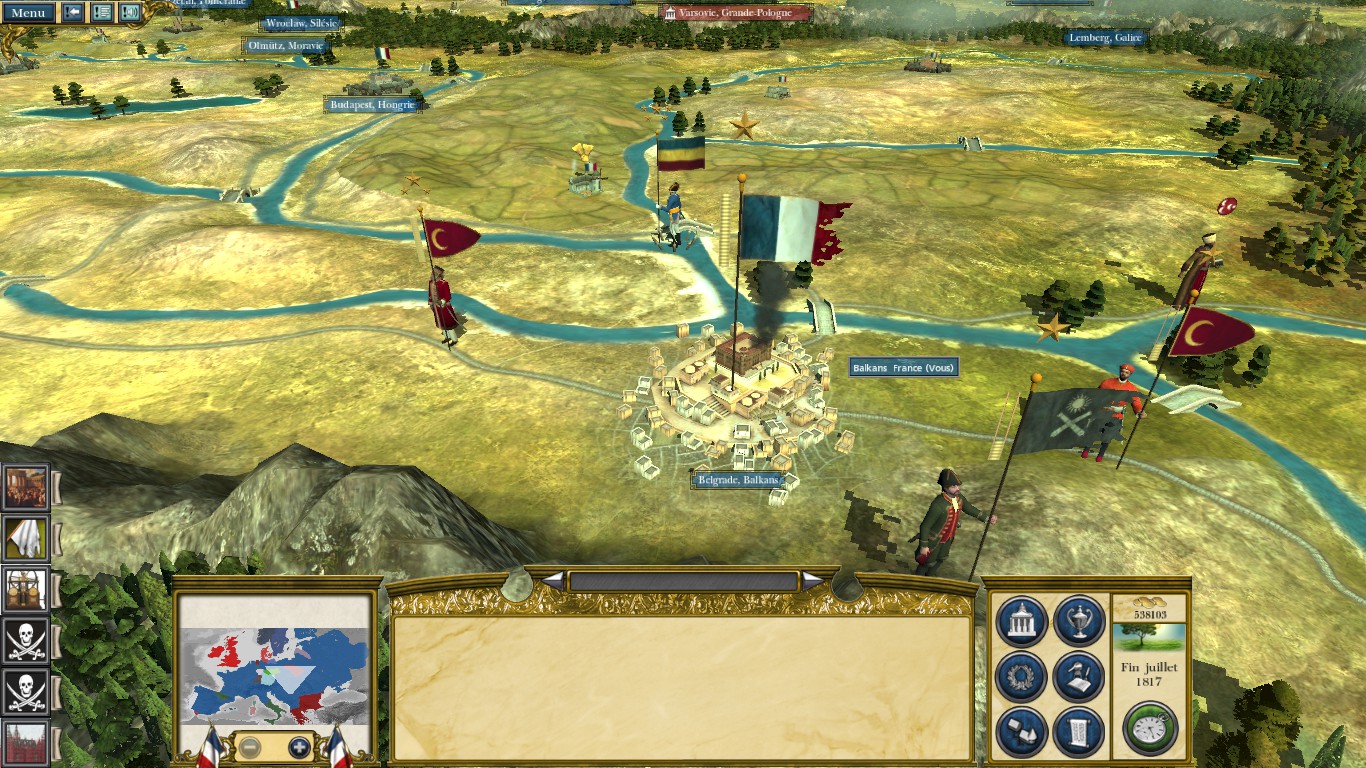This screenshot has width=1366, height=768.
Task: Open the red building notification
Action: pyautogui.click(x=25, y=743)
